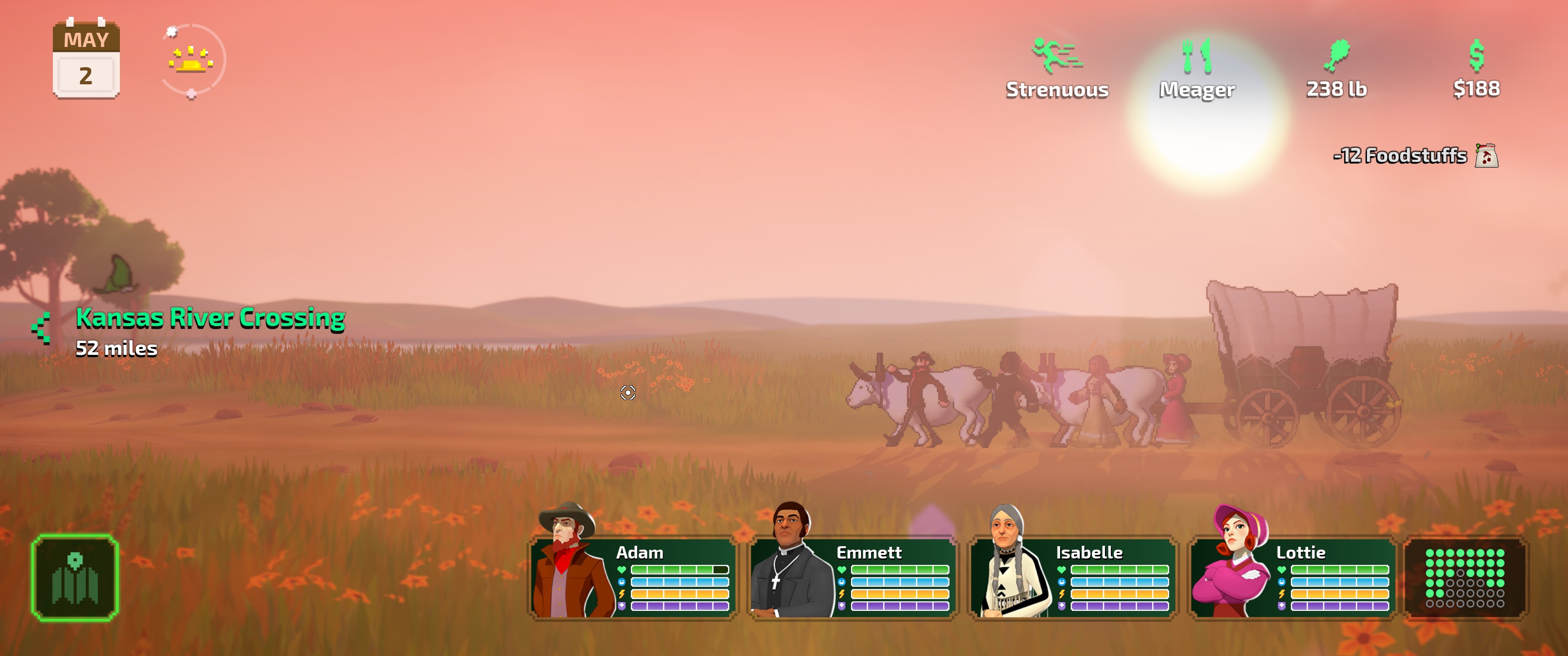View Lottie's party member card
The width and height of the screenshot is (1568, 656).
point(1292,577)
